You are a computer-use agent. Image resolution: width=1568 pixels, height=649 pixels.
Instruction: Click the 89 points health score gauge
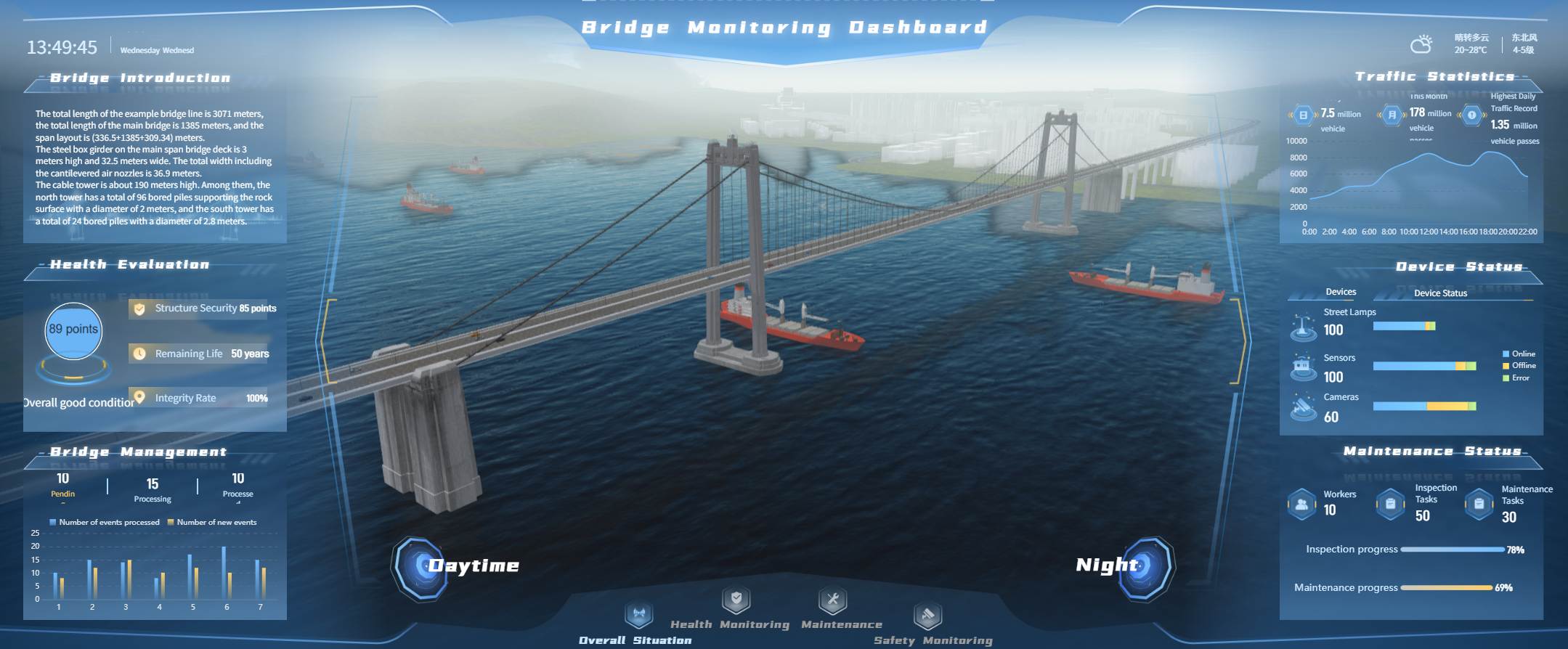tap(72, 330)
